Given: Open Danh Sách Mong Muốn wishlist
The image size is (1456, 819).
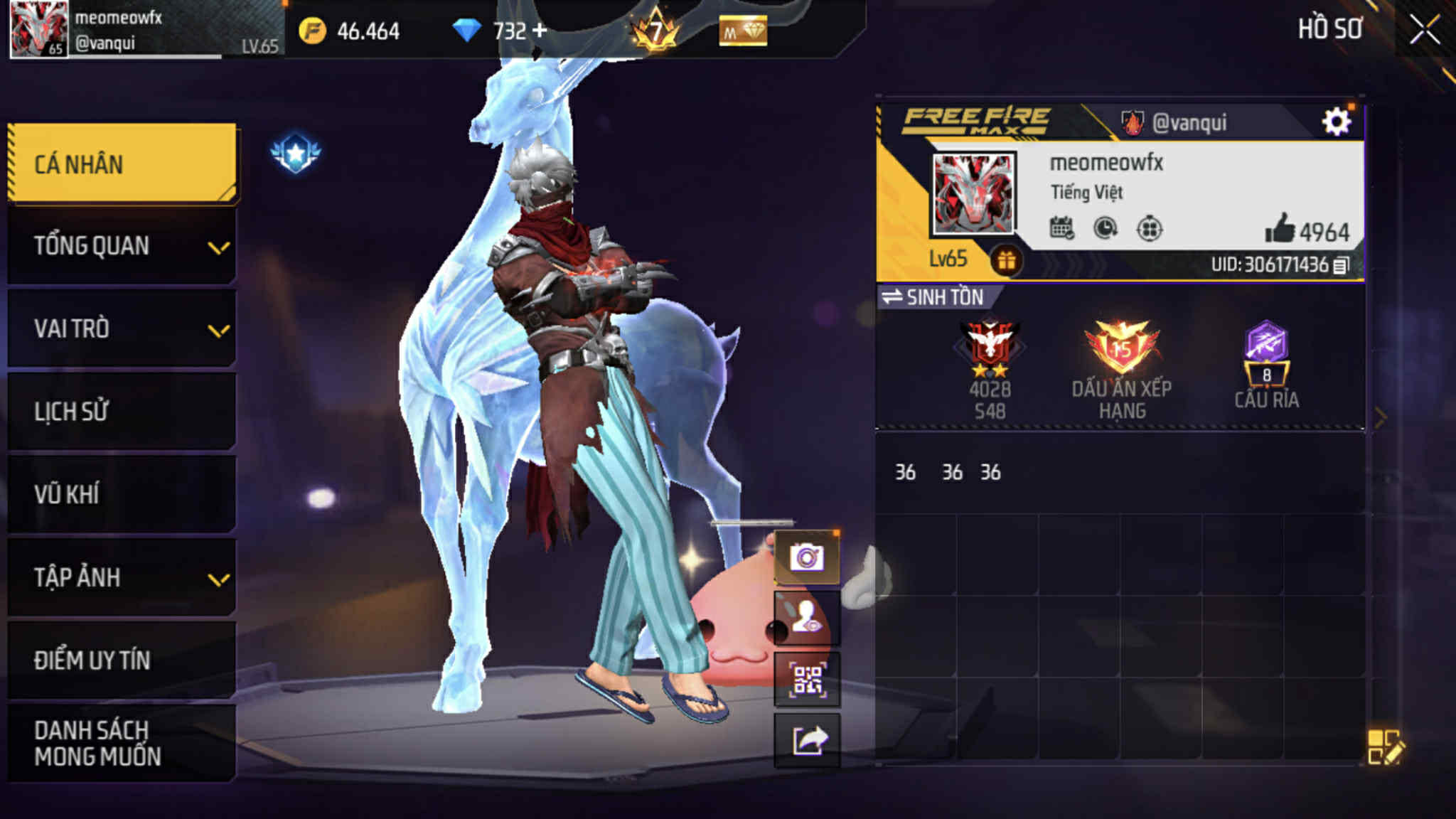Looking at the screenshot, I should [x=122, y=743].
